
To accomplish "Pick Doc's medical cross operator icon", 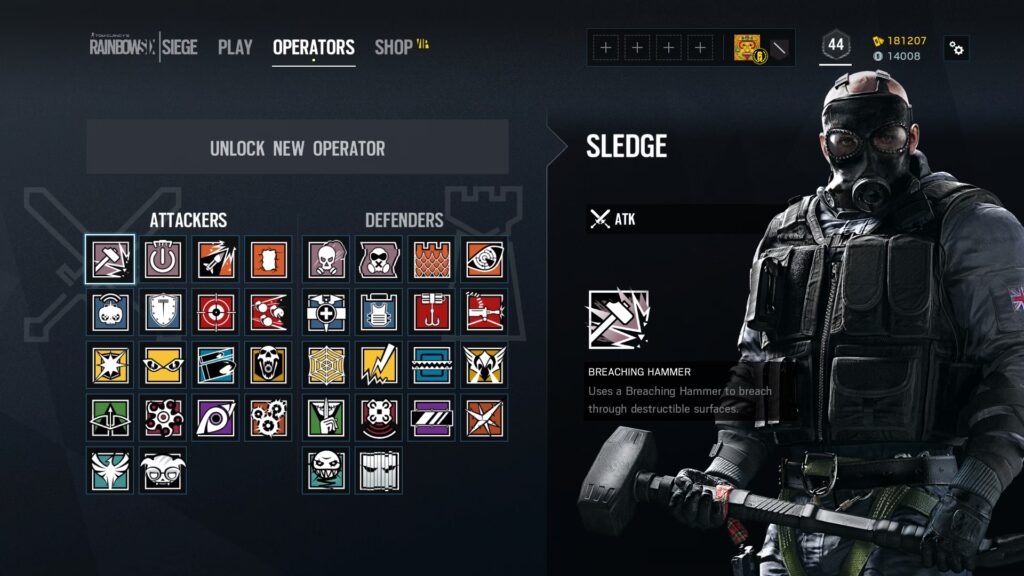I will pyautogui.click(x=326, y=312).
